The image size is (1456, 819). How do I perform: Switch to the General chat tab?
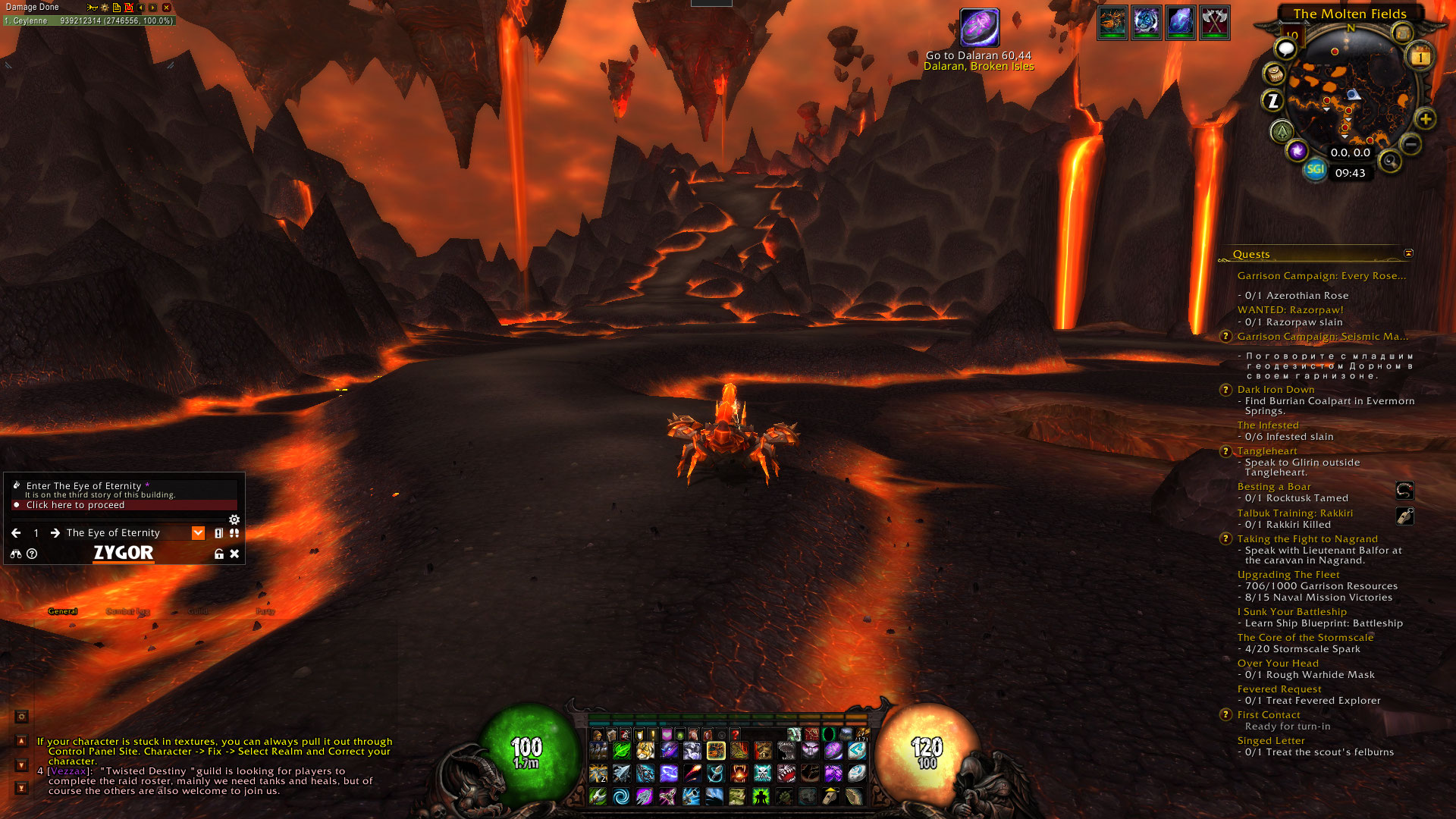(63, 611)
